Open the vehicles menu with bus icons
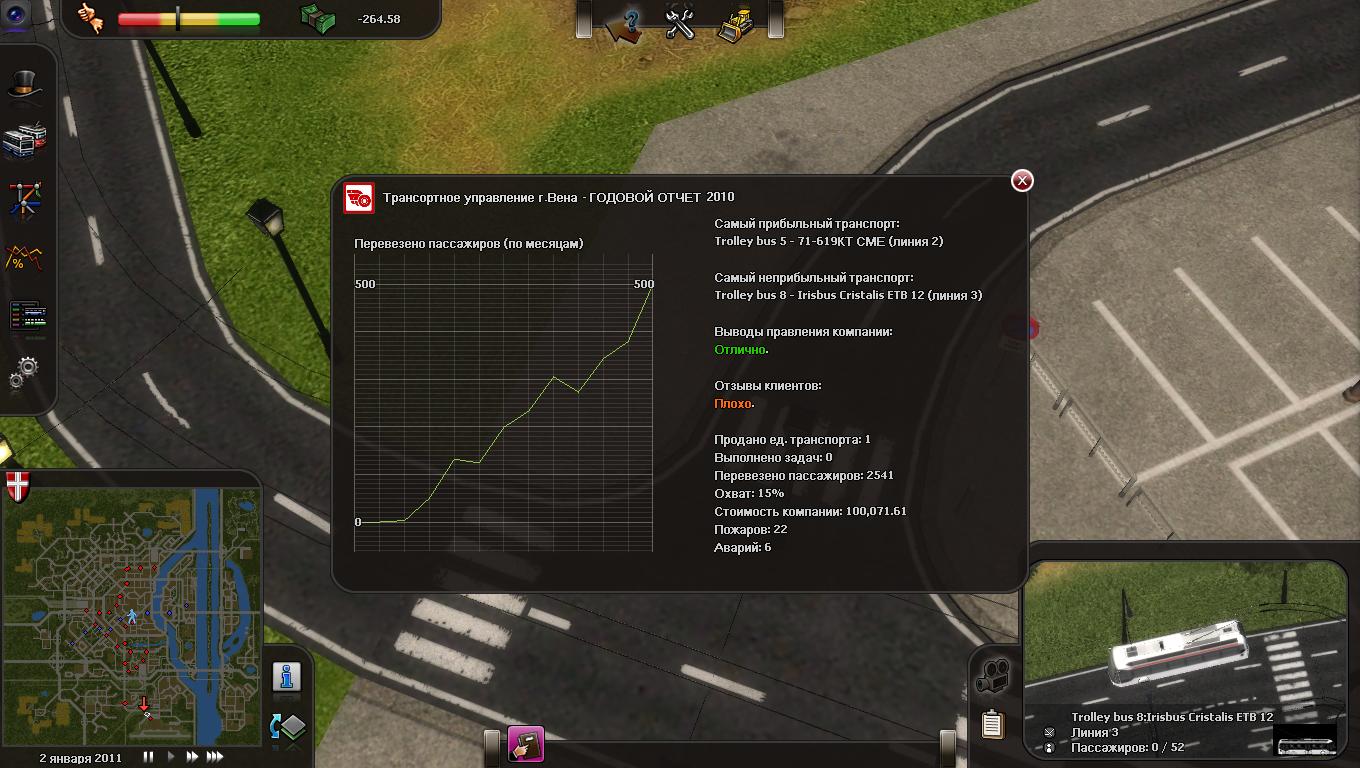This screenshot has height=768, width=1360. click(x=25, y=141)
